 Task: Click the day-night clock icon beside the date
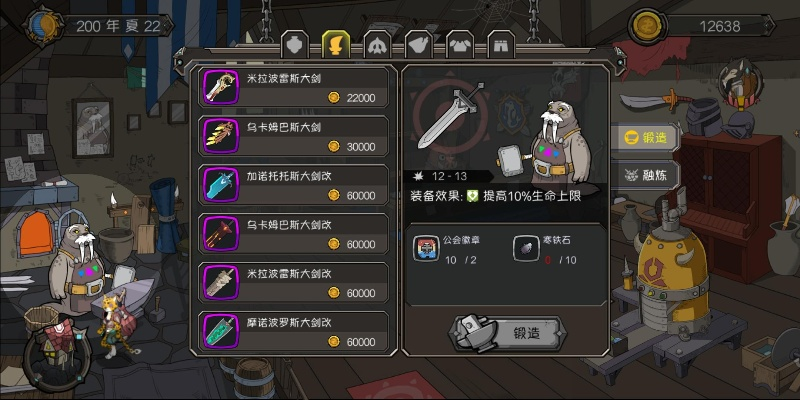point(42,24)
